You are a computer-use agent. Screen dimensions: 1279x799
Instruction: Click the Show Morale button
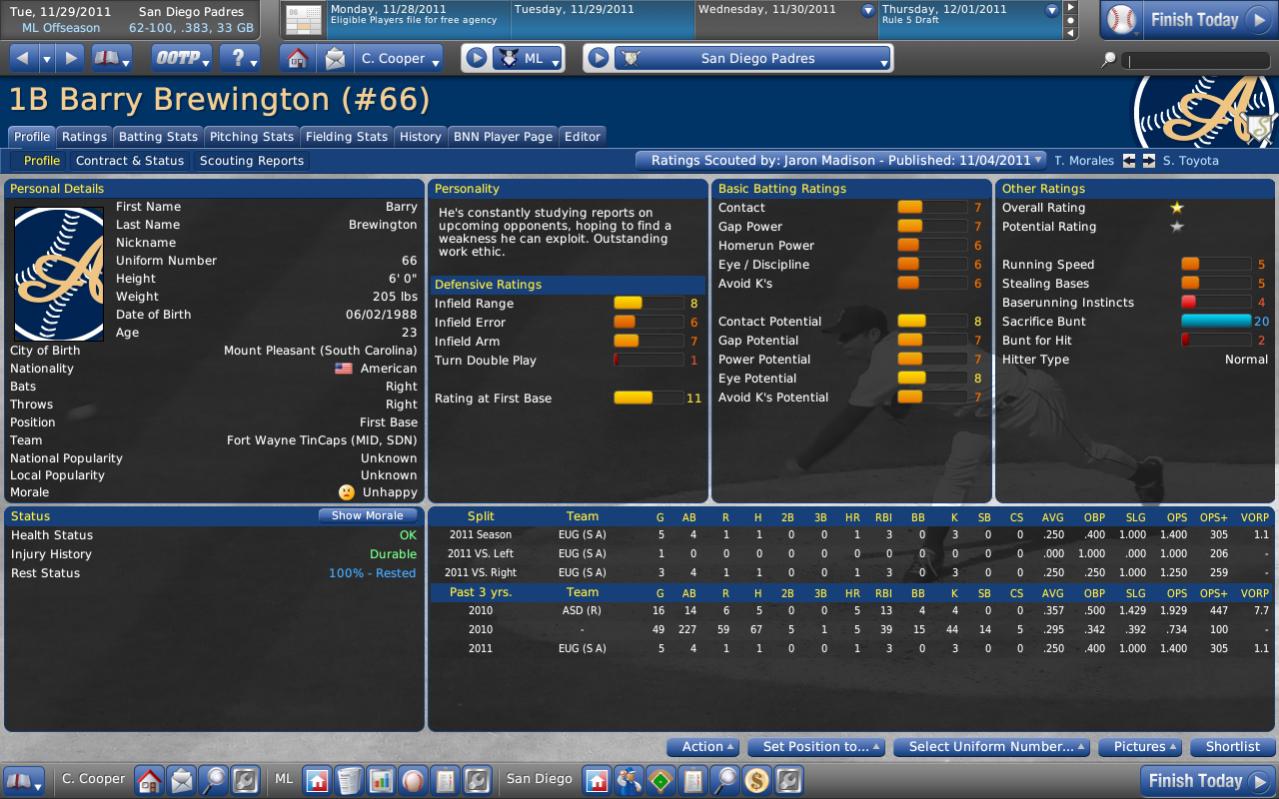[x=368, y=516]
